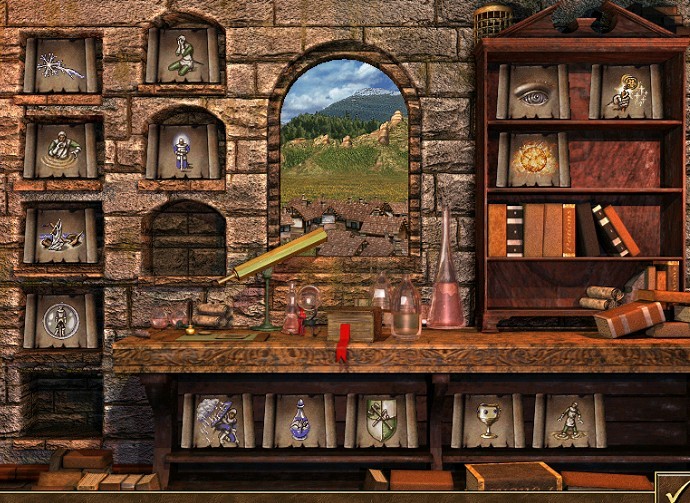Select the figure in silver orb scroll

click(x=61, y=320)
